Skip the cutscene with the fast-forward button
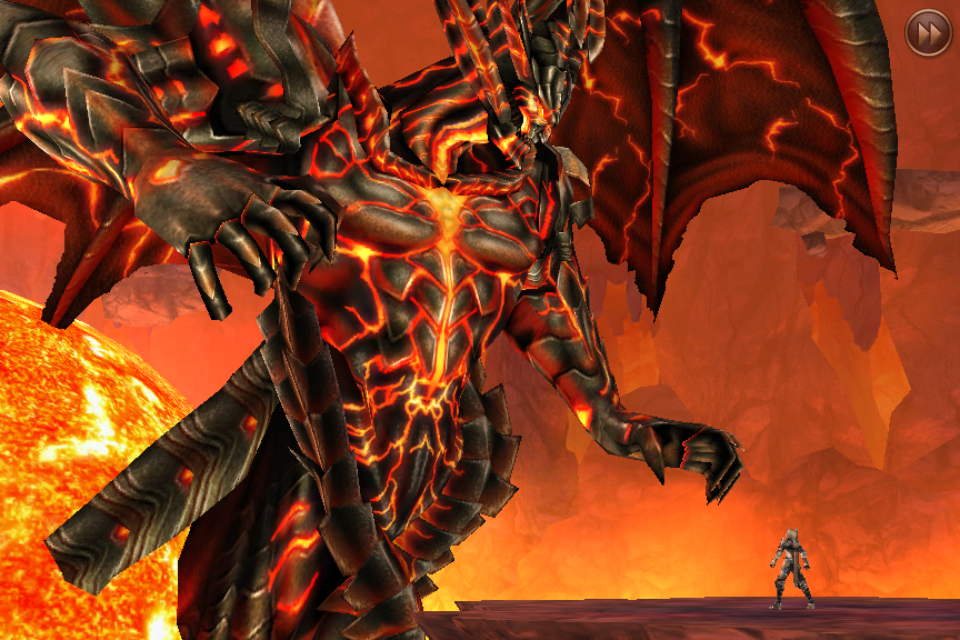This screenshot has height=640, width=960. click(x=927, y=33)
